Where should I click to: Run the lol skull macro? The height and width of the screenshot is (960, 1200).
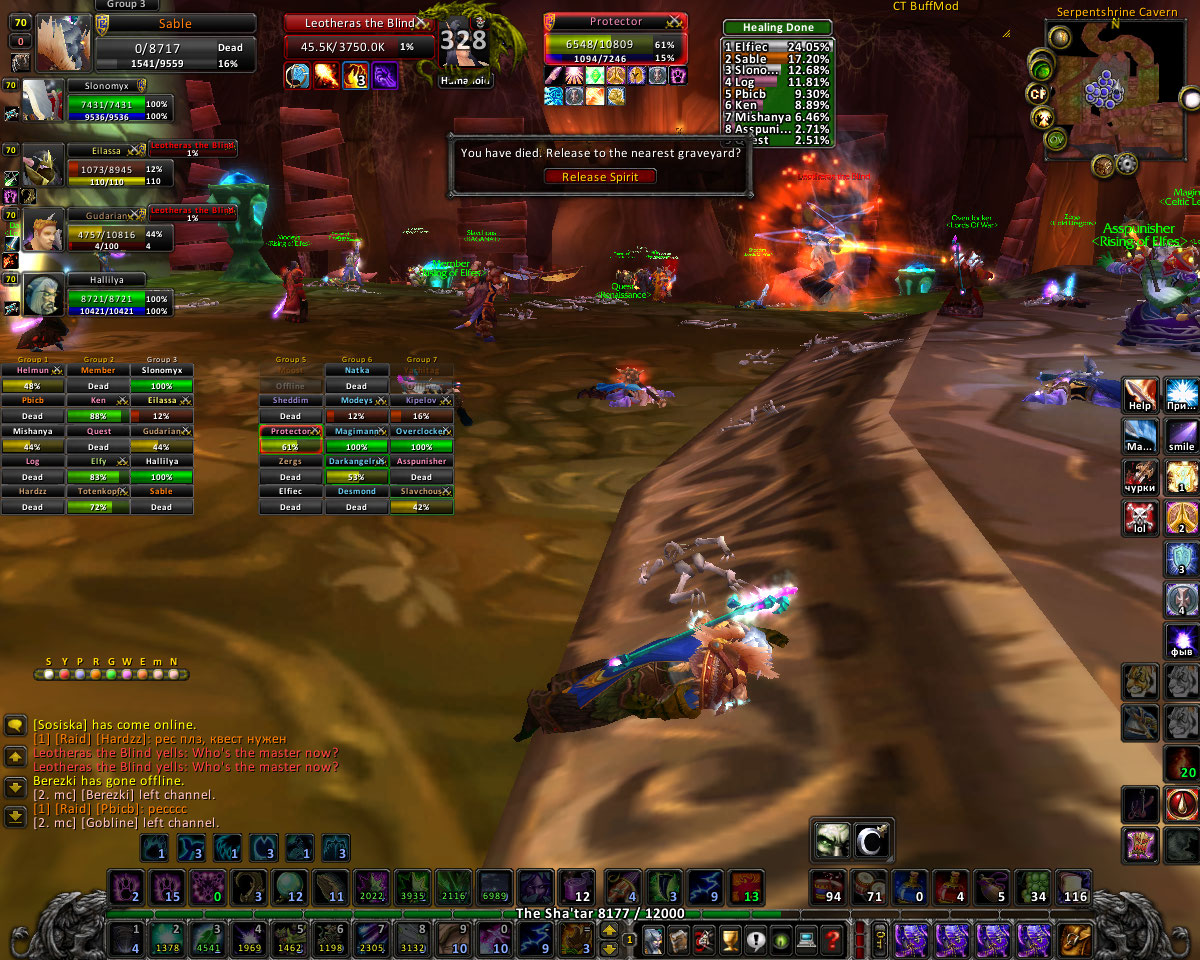[1140, 518]
